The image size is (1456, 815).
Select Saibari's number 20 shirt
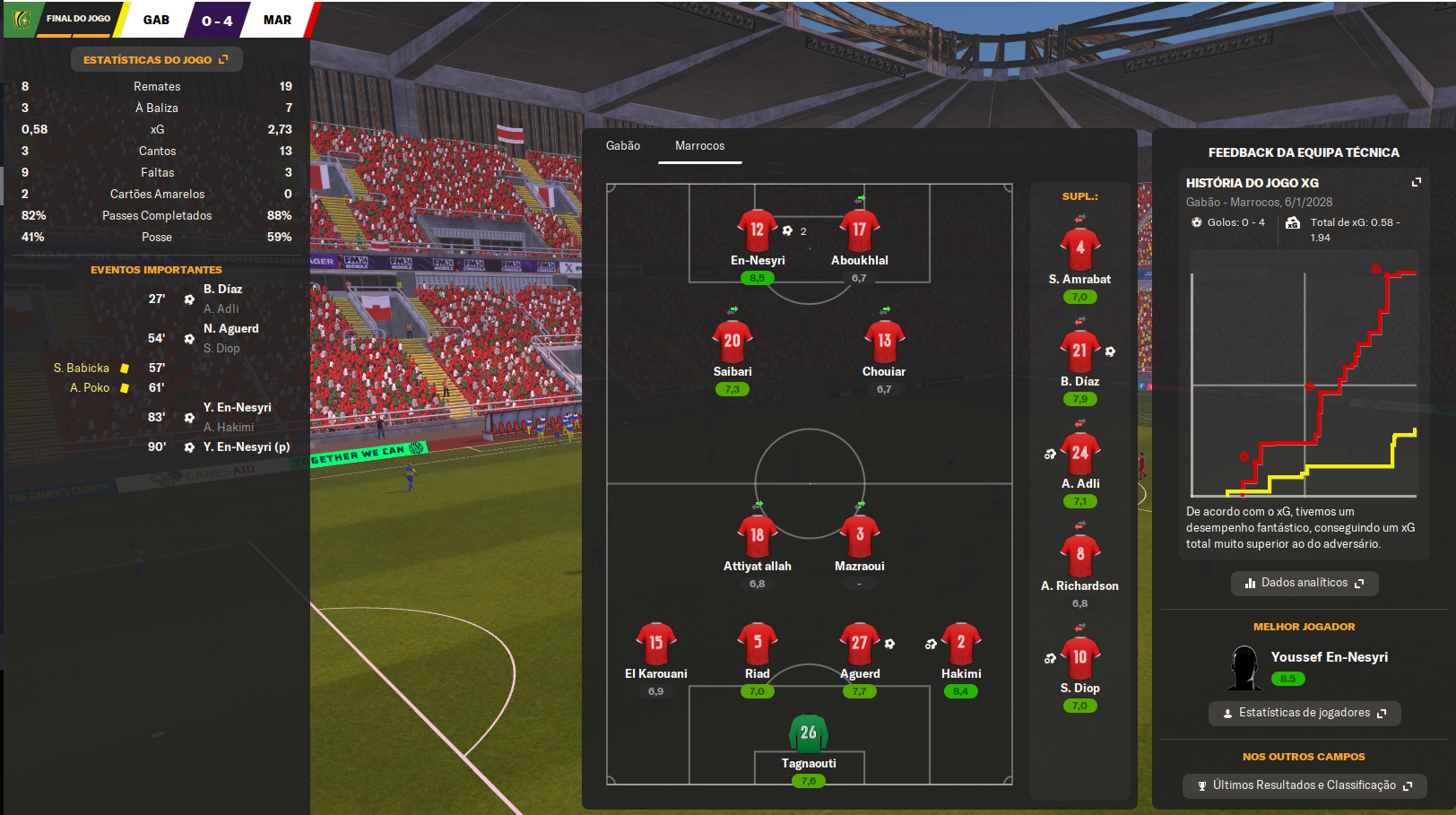point(732,341)
